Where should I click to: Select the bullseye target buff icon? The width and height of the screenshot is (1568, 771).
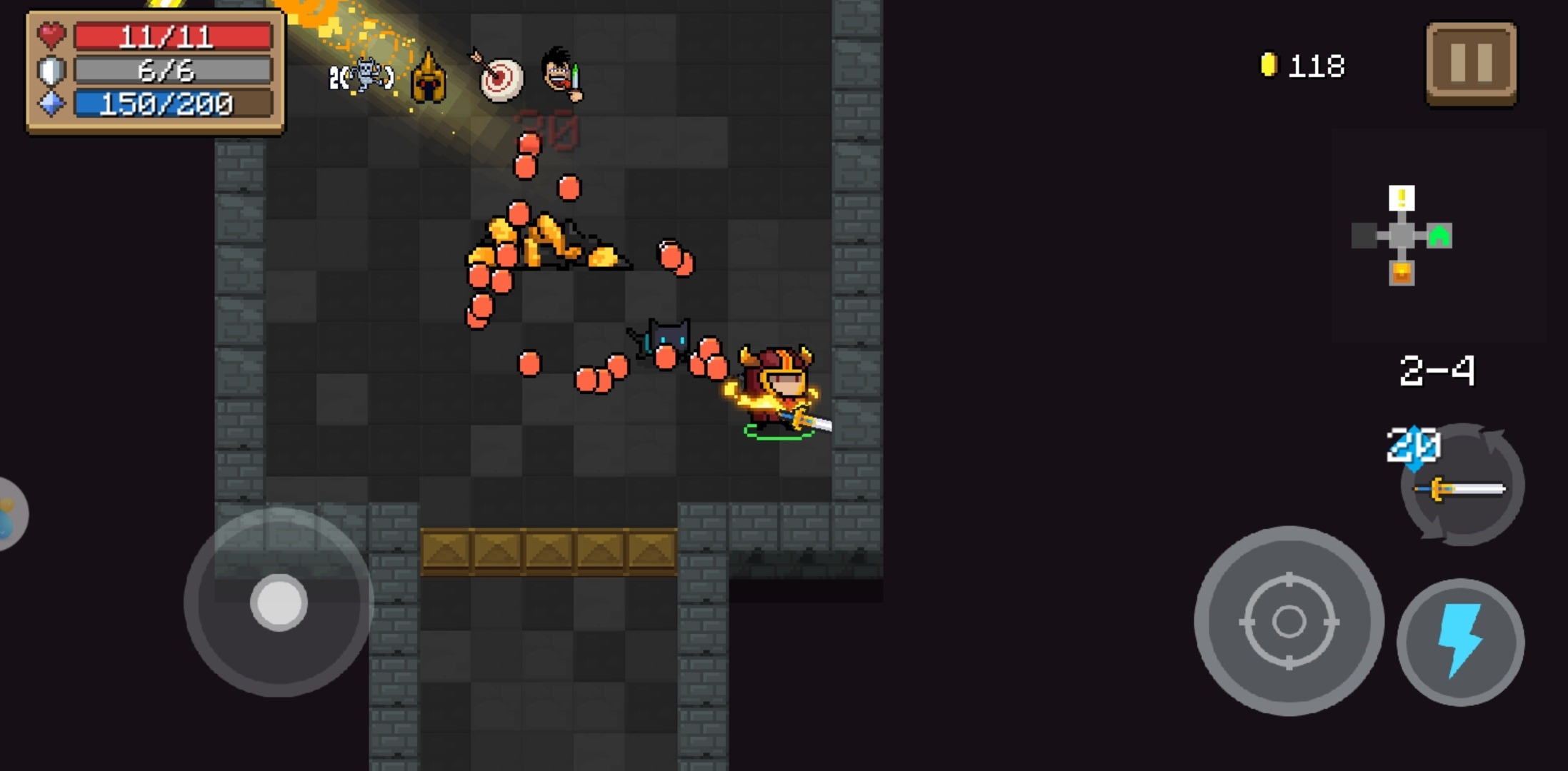pyautogui.click(x=499, y=77)
